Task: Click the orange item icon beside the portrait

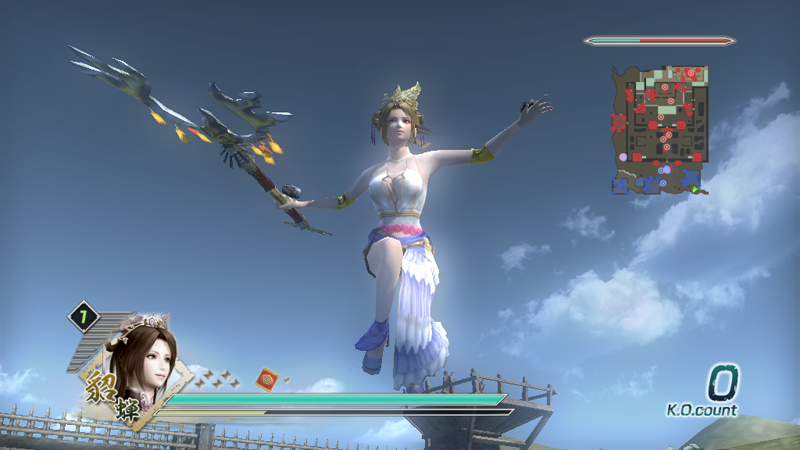Action: pos(267,378)
